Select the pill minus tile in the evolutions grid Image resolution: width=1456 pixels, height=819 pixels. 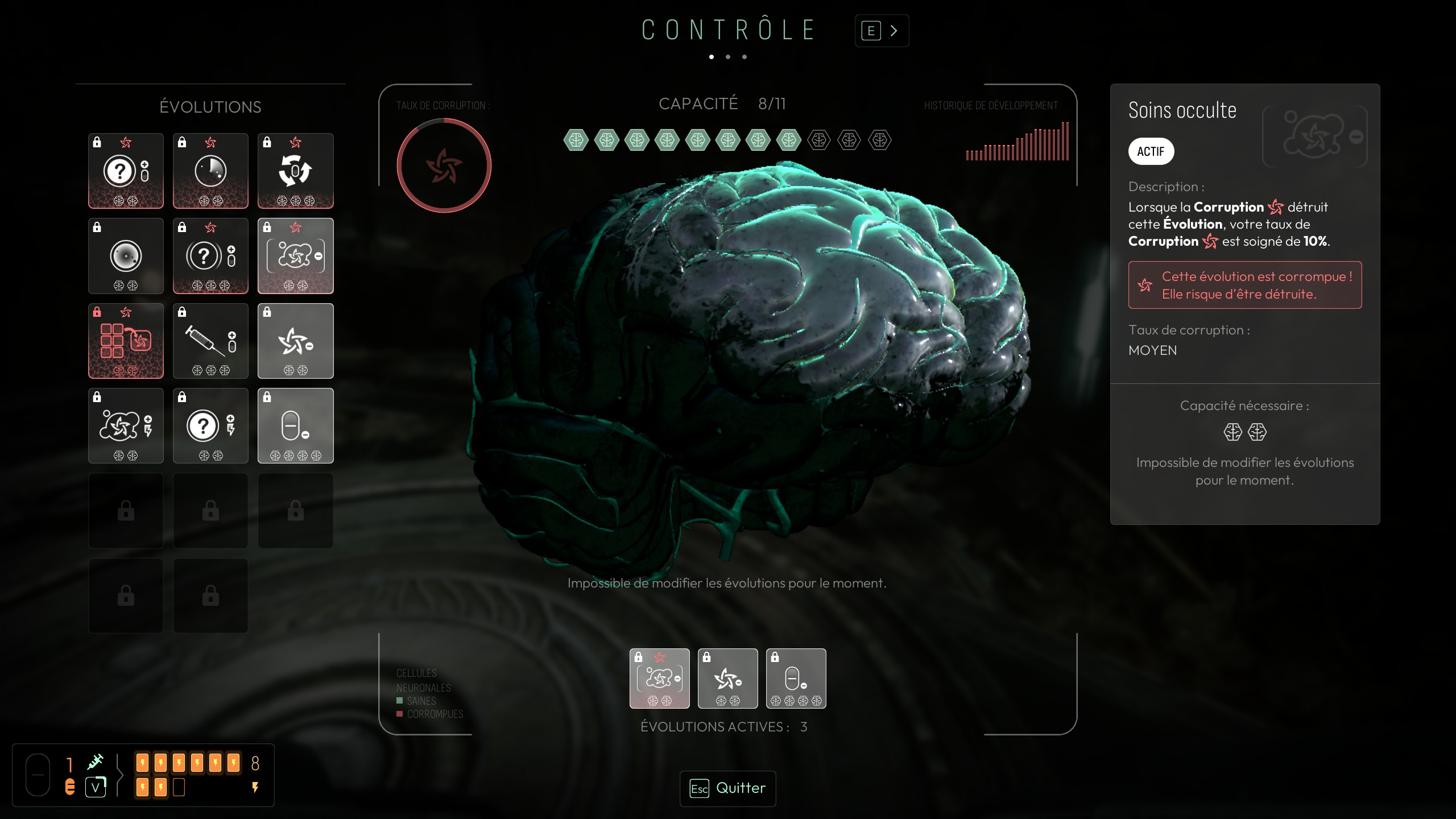coord(295,425)
